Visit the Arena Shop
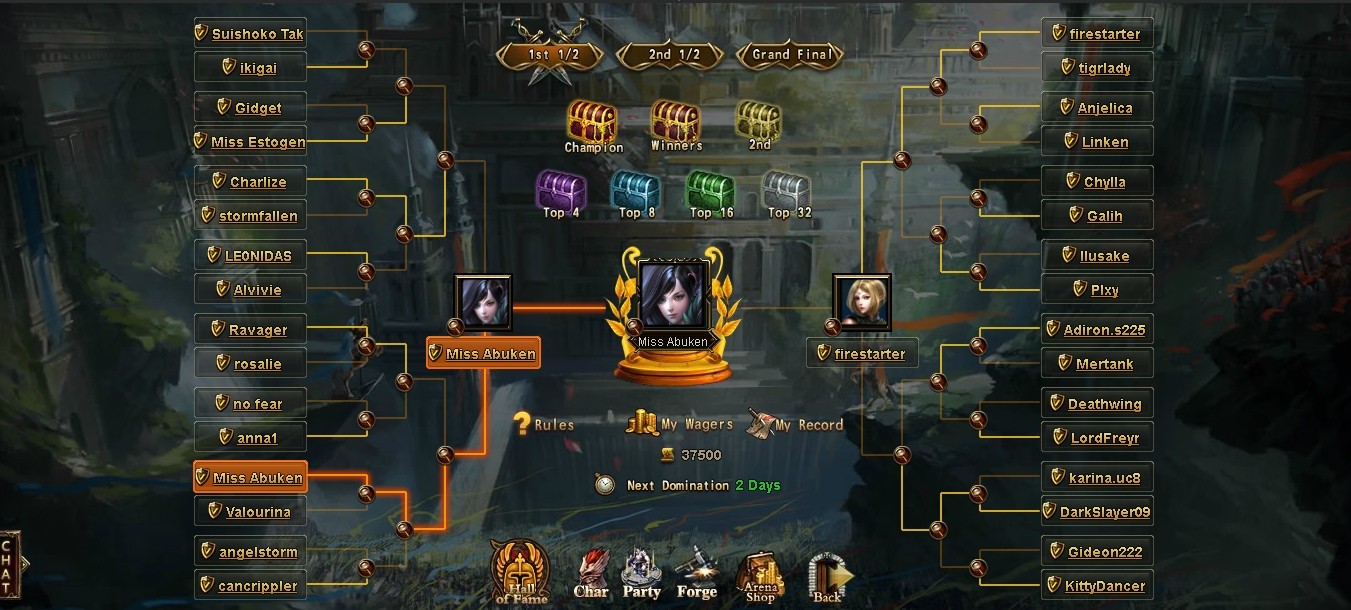This screenshot has height=610, width=1351. tap(759, 576)
